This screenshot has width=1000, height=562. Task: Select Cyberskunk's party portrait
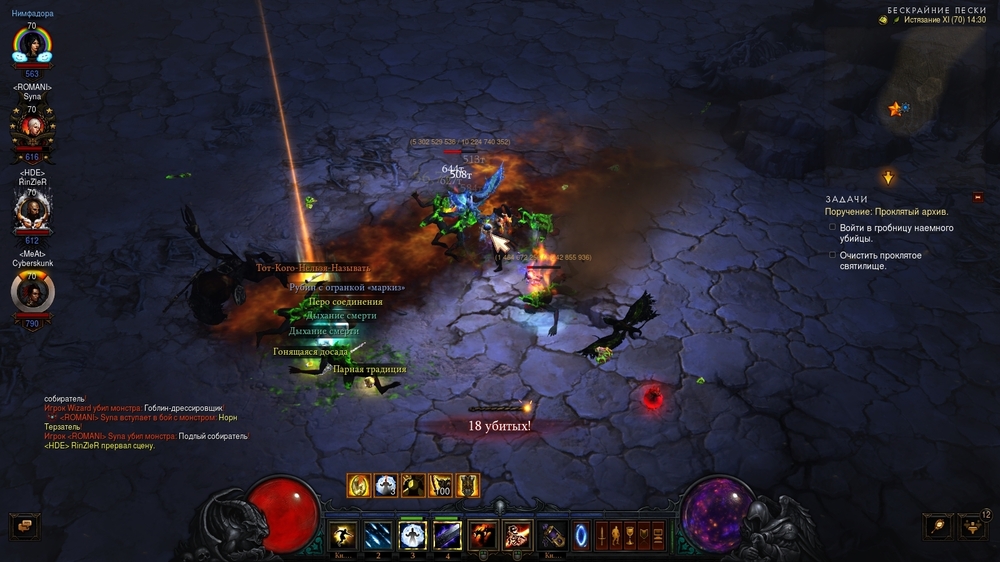[32, 291]
